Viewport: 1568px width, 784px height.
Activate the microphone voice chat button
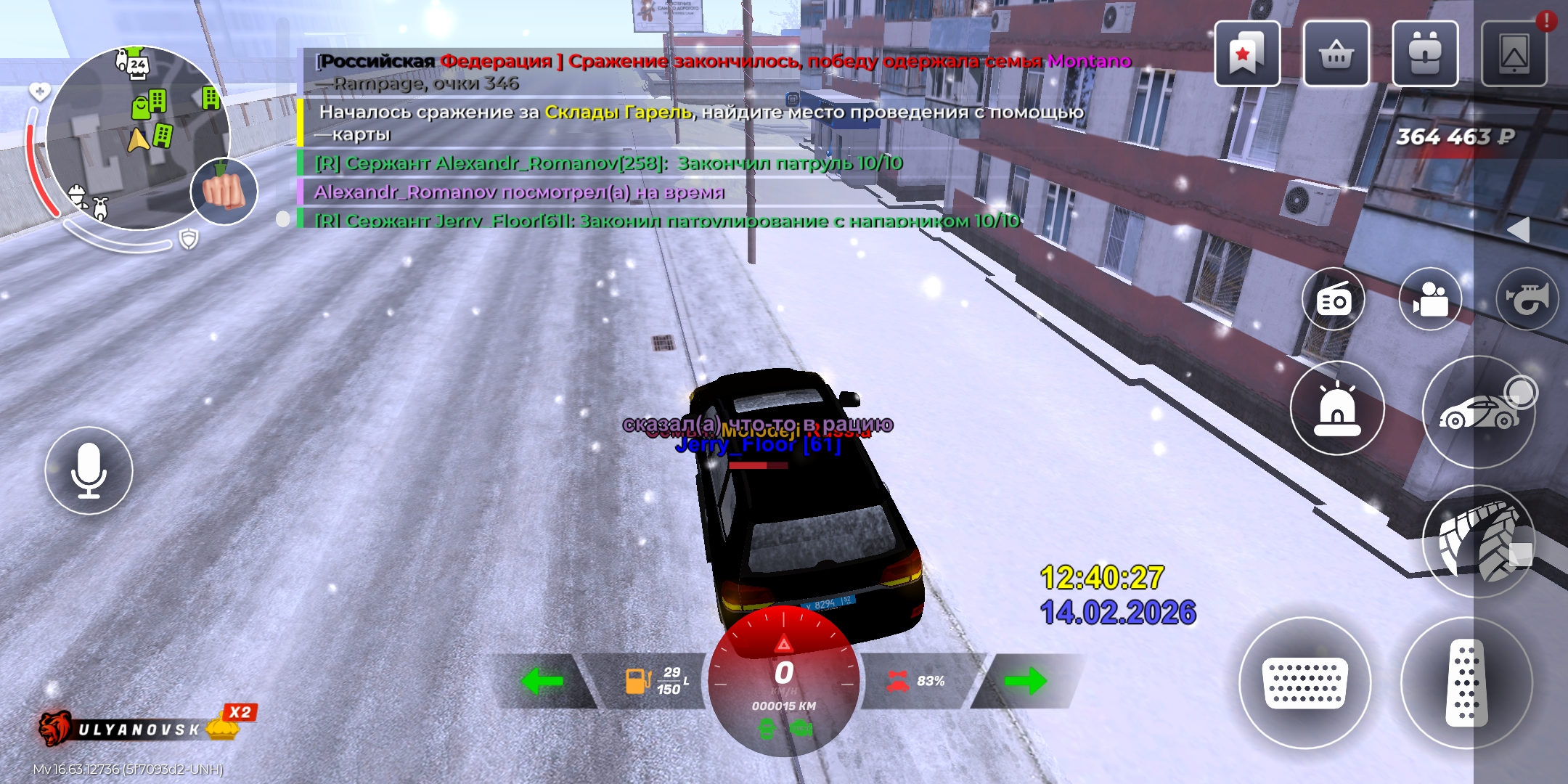89,470
